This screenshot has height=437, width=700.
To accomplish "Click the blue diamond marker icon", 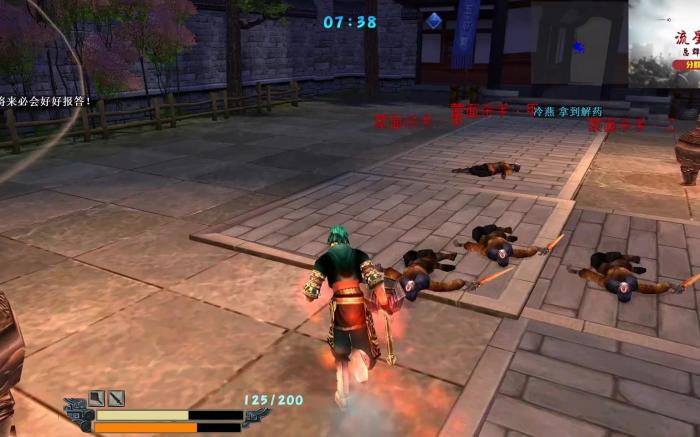I will coord(433,20).
